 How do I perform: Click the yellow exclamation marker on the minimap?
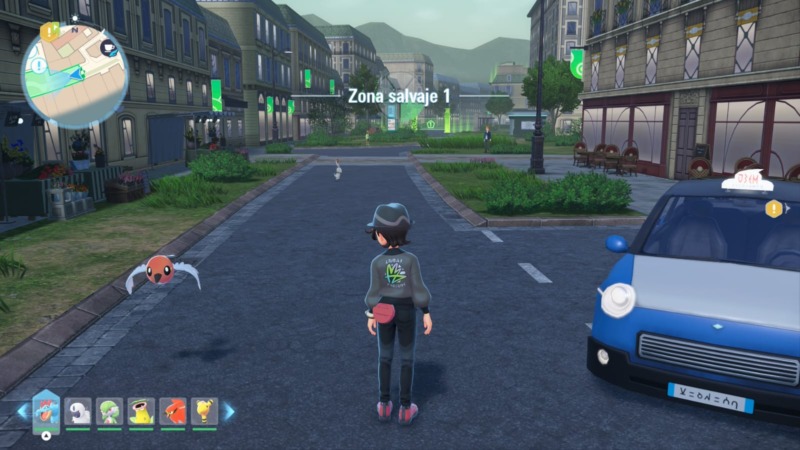coord(50,31)
